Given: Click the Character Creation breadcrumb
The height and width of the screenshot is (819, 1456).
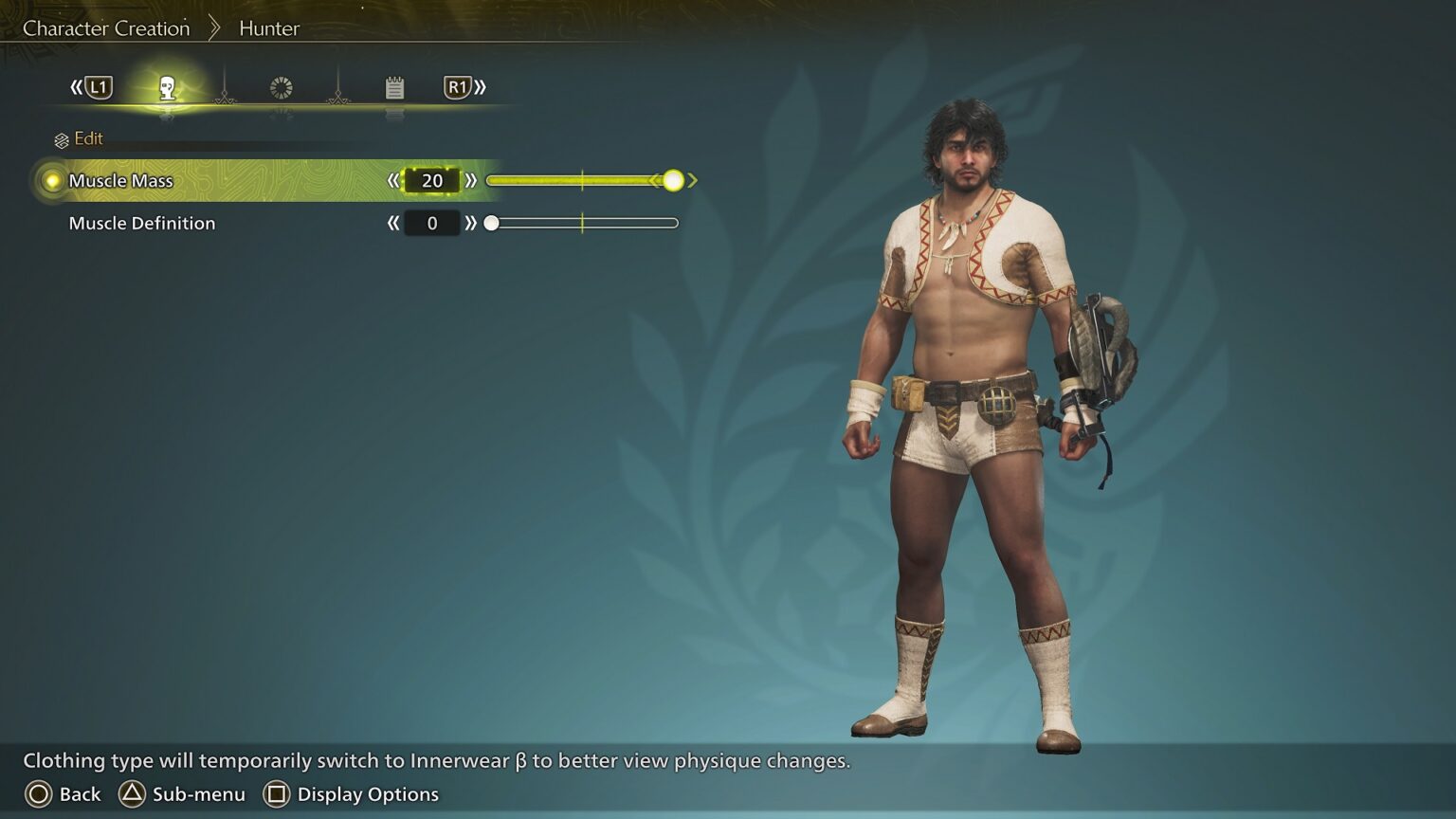Looking at the screenshot, I should click(x=106, y=28).
